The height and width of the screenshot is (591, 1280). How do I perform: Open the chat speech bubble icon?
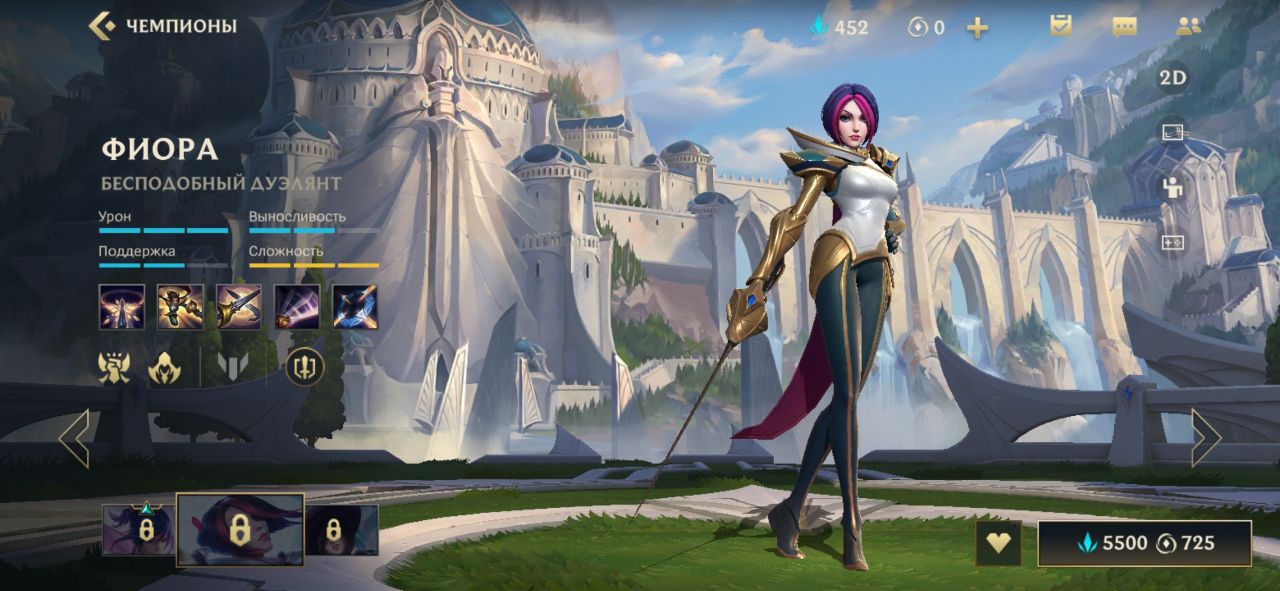point(1125,27)
